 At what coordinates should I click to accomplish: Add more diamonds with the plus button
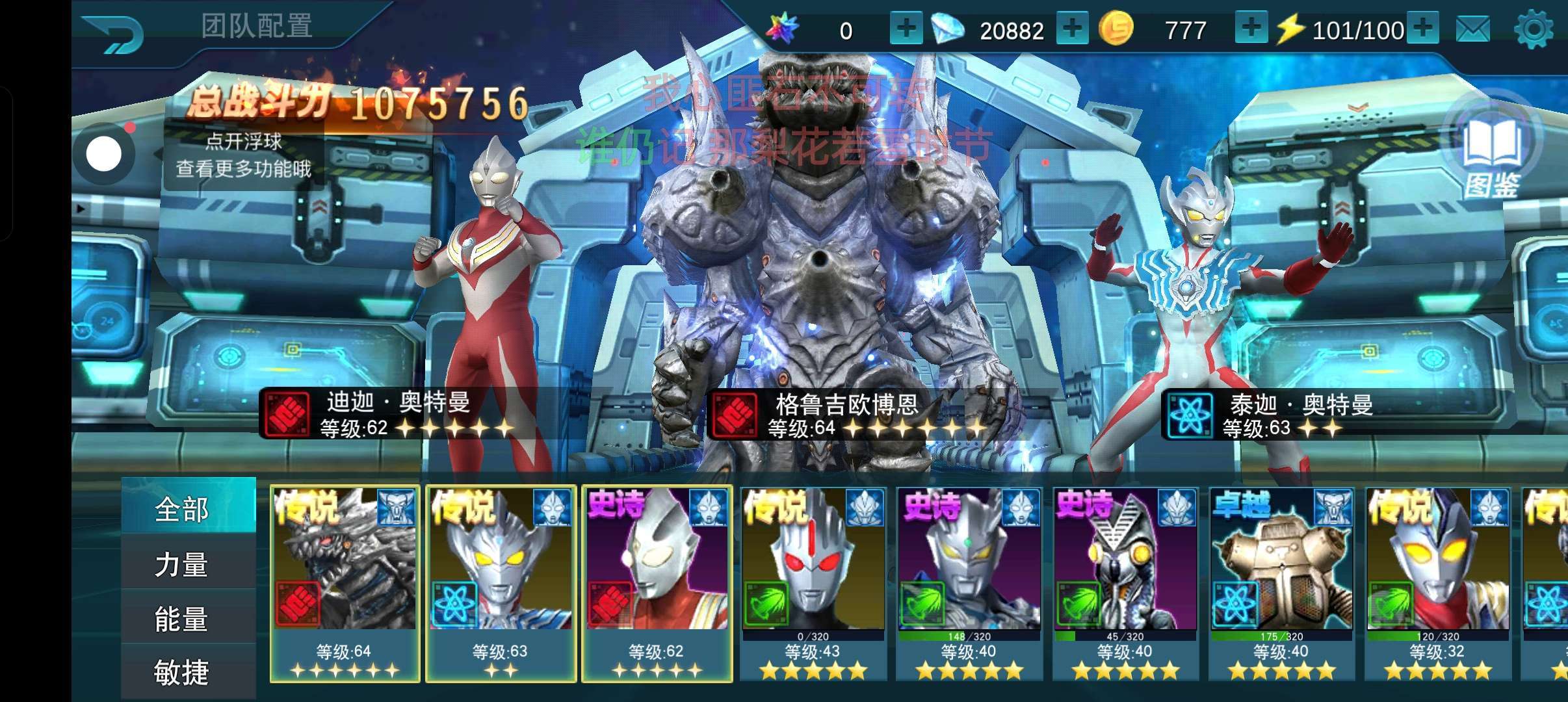click(1072, 29)
